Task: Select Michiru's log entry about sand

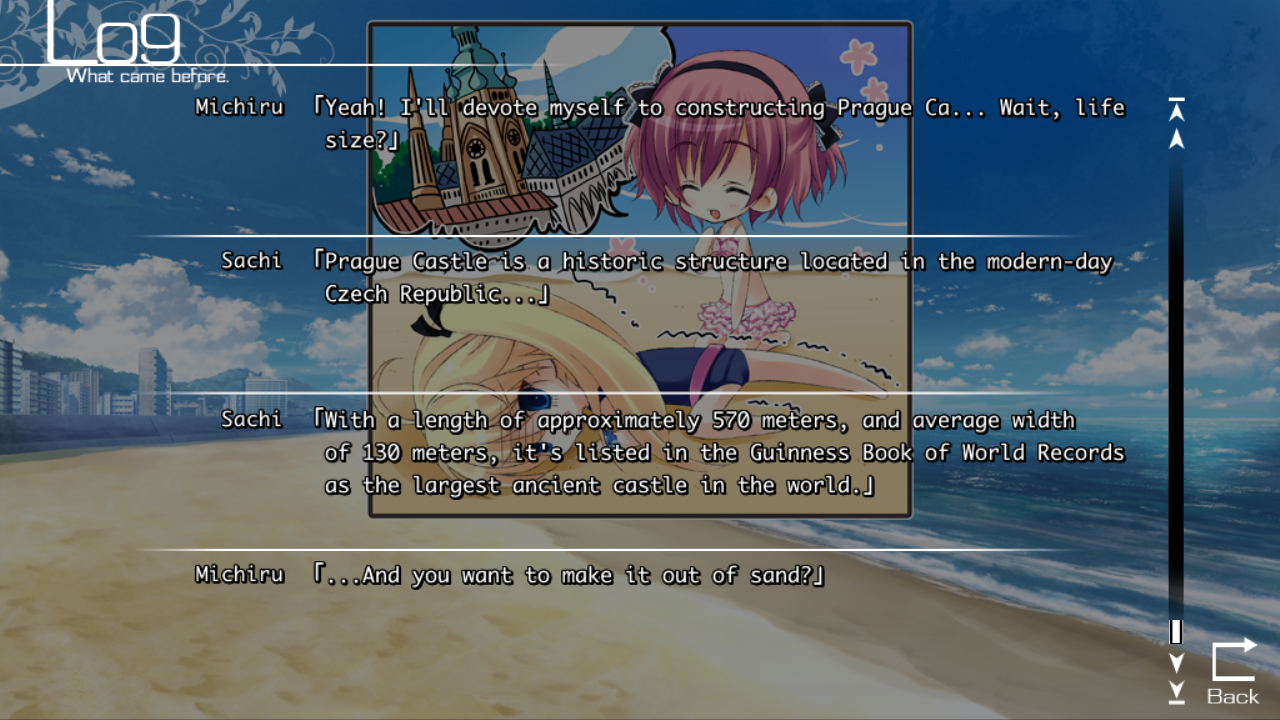Action: tap(568, 575)
